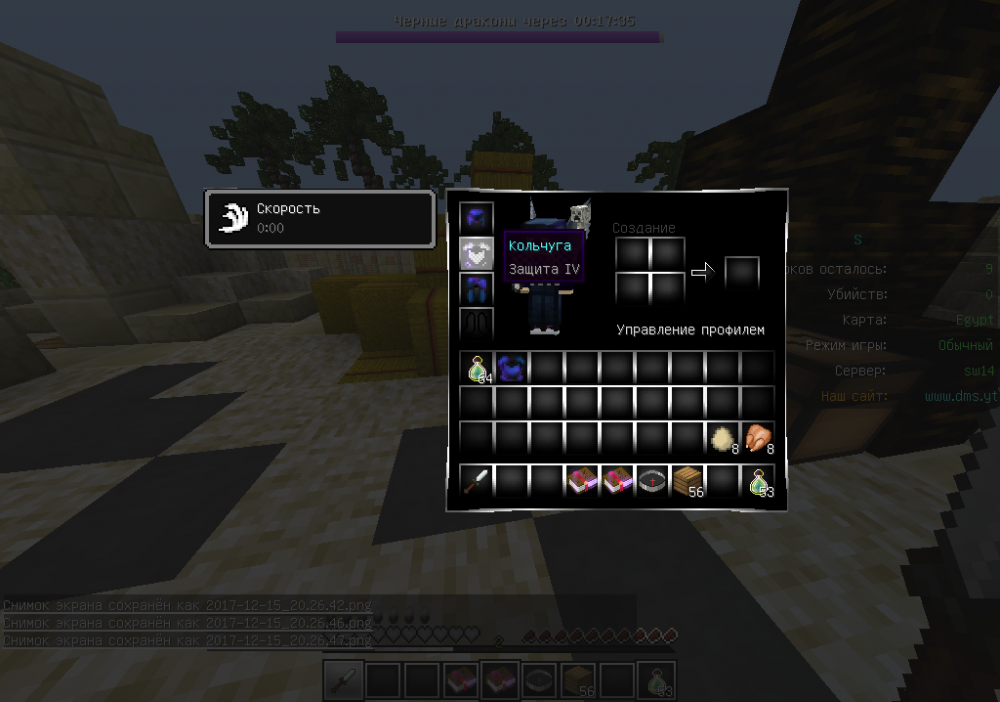Open the Управление профилем profile management

(690, 330)
